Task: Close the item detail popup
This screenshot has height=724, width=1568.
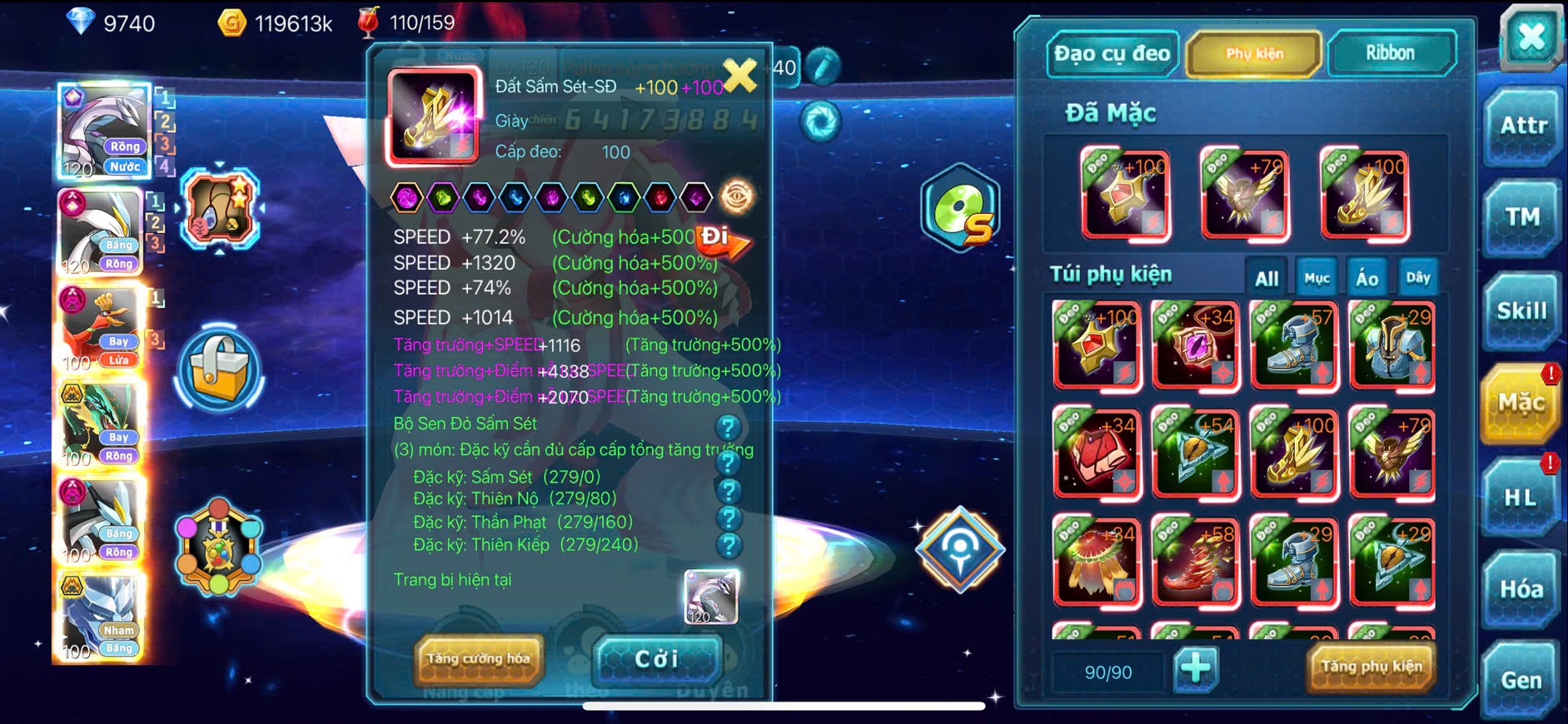Action: [739, 76]
